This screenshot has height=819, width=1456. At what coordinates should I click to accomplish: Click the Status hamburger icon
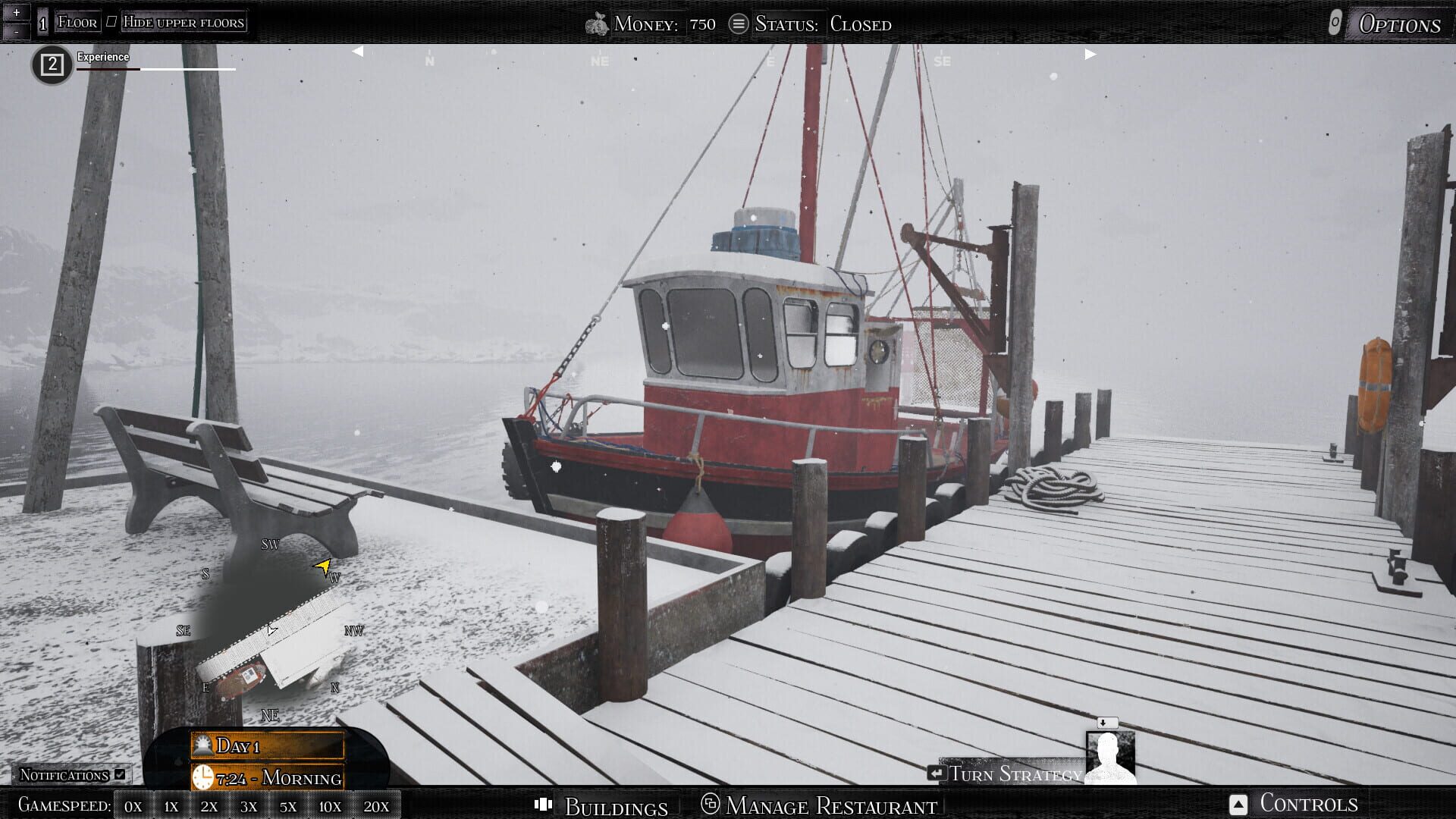click(x=739, y=23)
